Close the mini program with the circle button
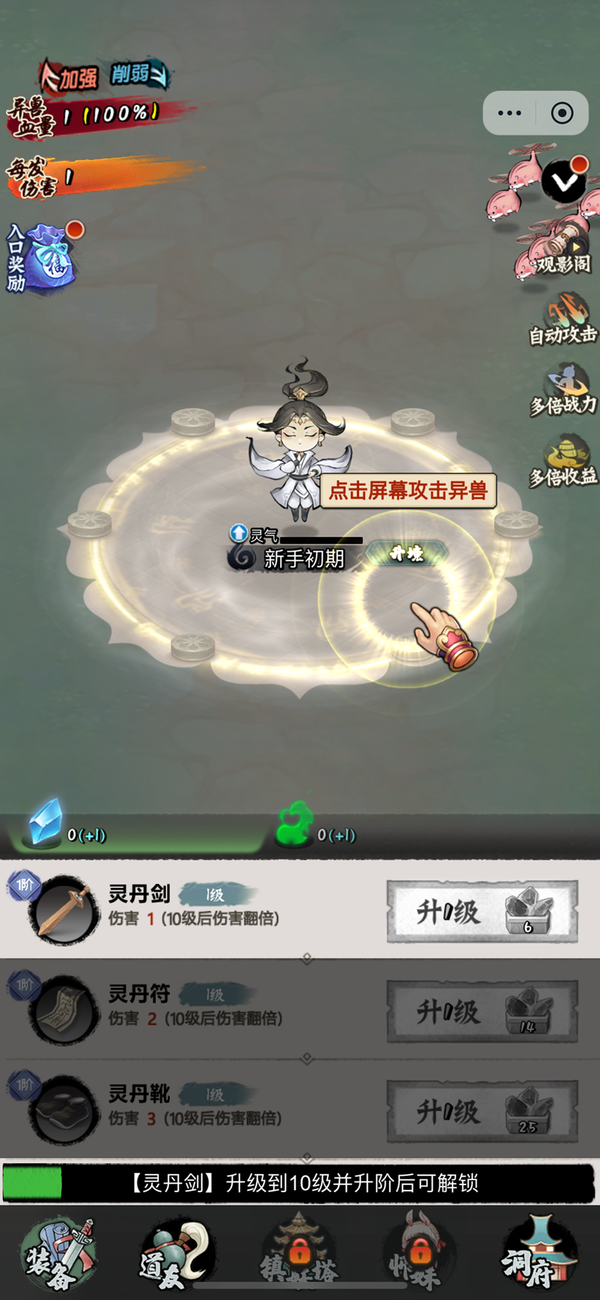Viewport: 600px width, 1300px height. pyautogui.click(x=562, y=113)
